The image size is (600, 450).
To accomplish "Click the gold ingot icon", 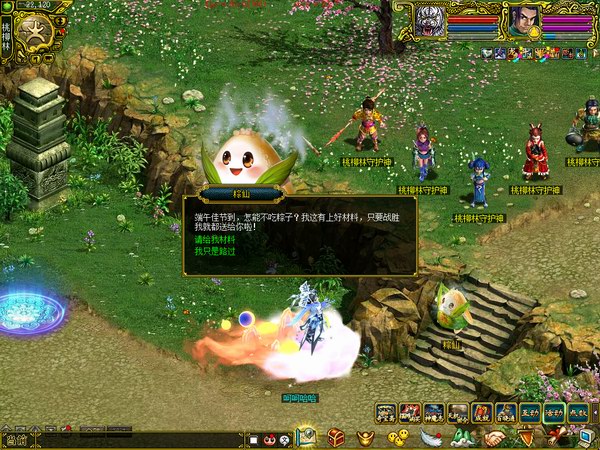I will click(x=367, y=437).
